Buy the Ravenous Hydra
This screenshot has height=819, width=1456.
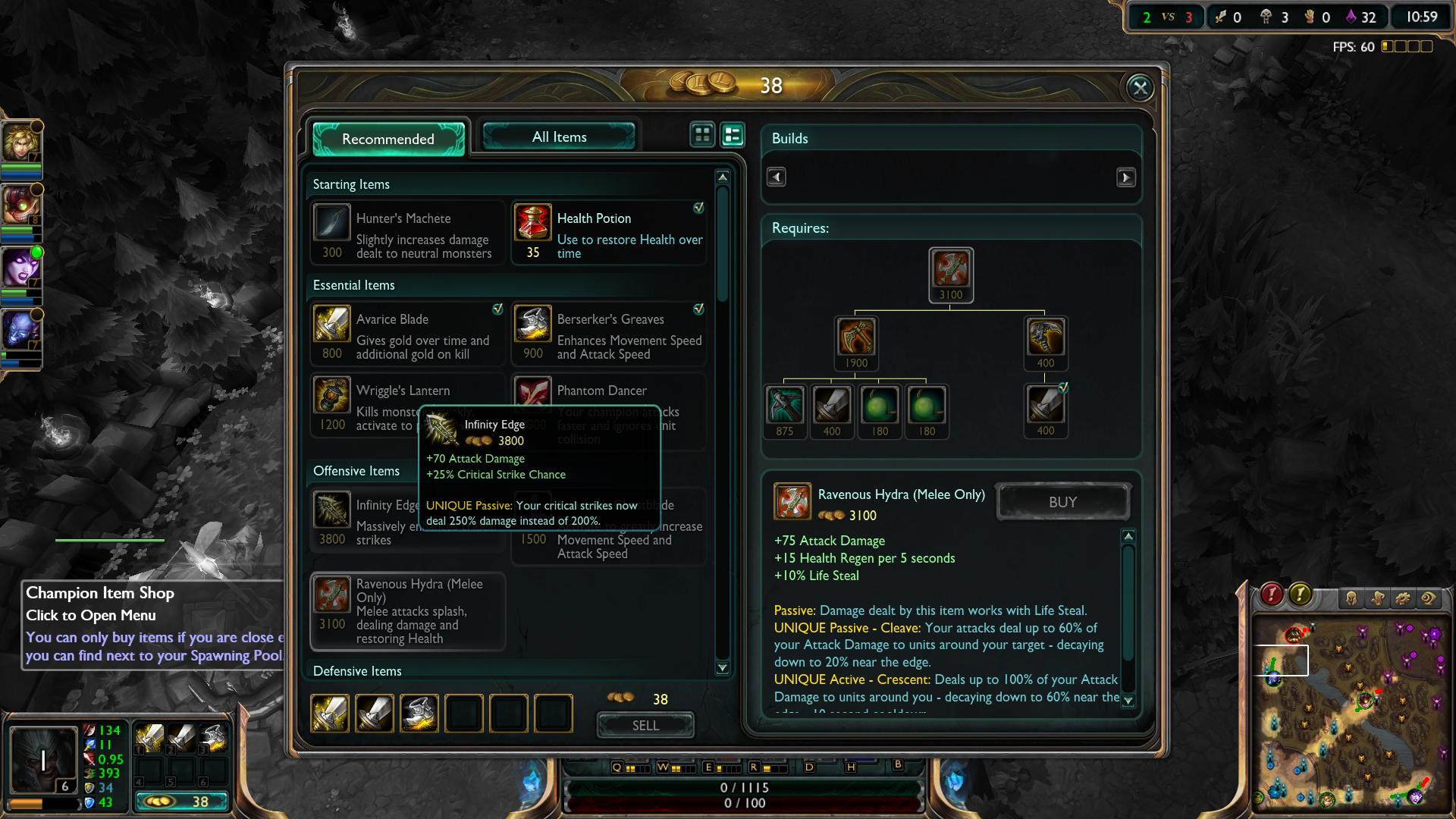pyautogui.click(x=1062, y=502)
